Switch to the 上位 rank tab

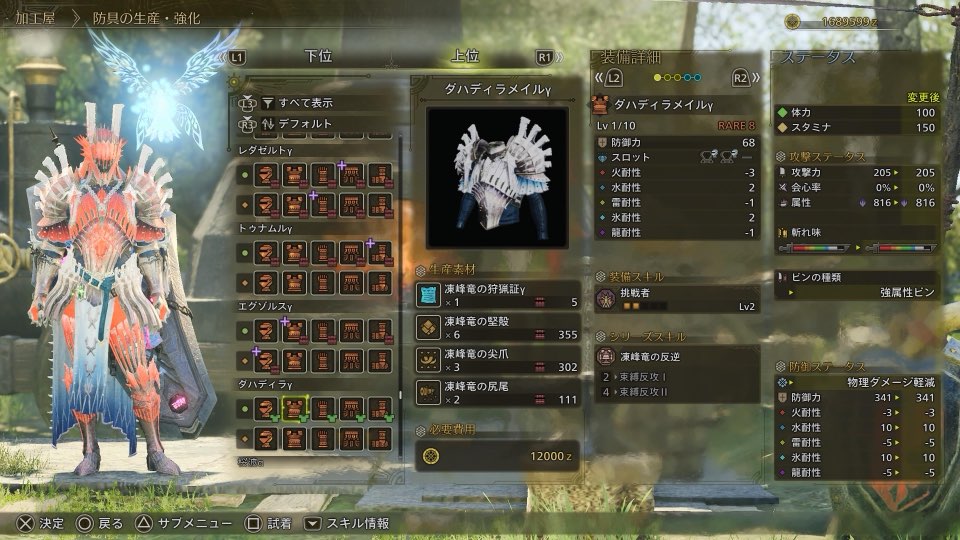465,57
